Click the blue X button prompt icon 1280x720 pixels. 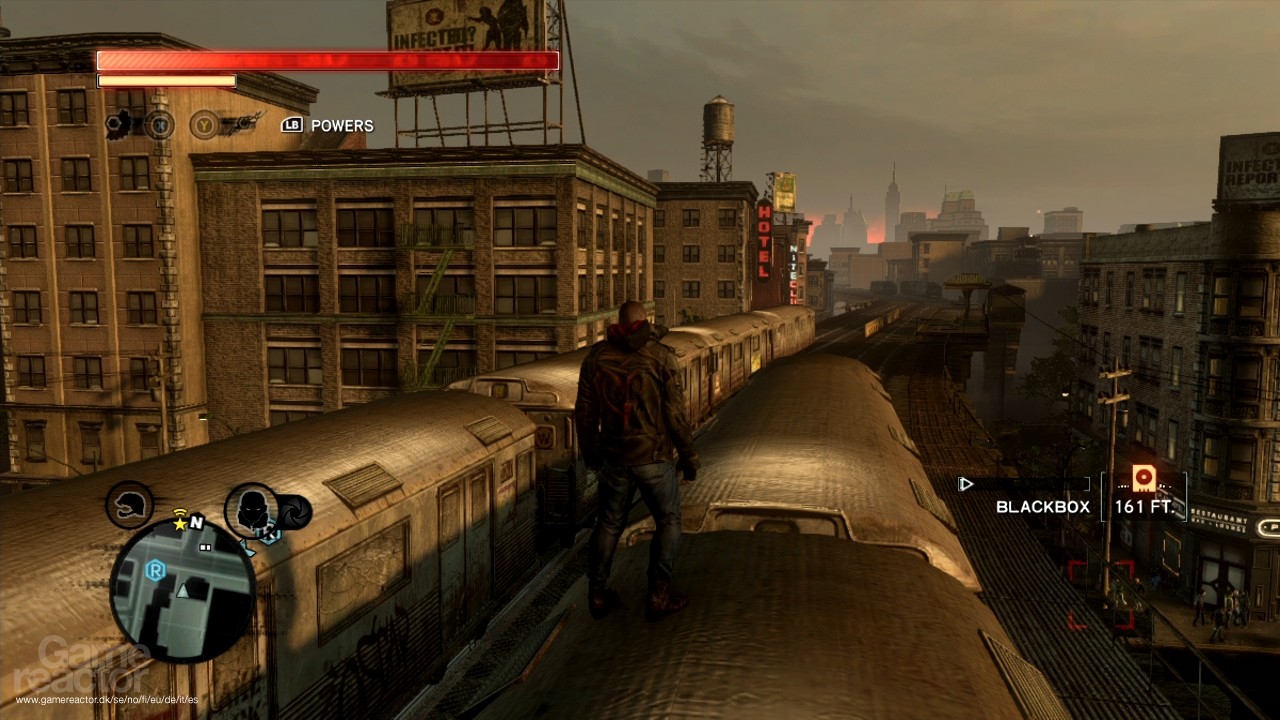pos(162,125)
